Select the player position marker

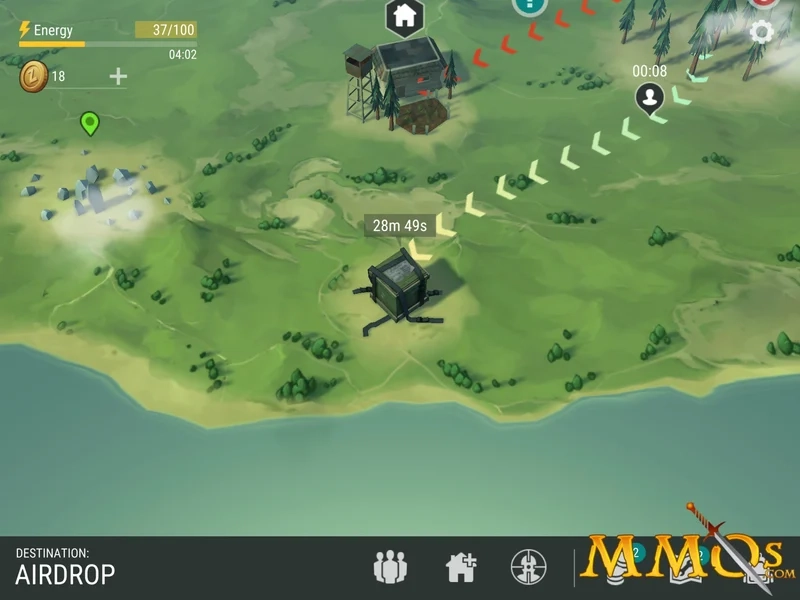[651, 98]
